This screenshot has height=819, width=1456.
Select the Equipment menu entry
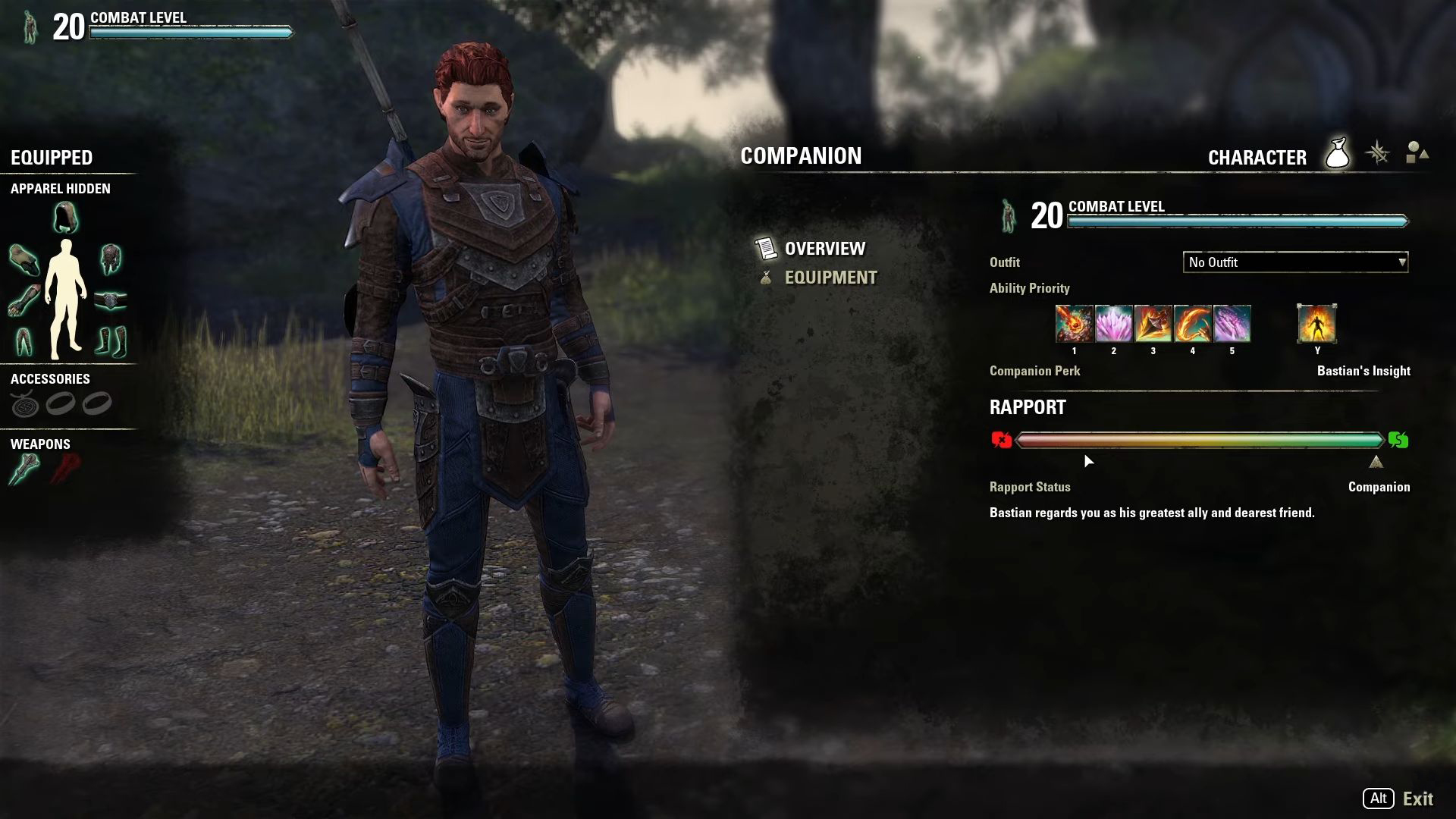[830, 278]
